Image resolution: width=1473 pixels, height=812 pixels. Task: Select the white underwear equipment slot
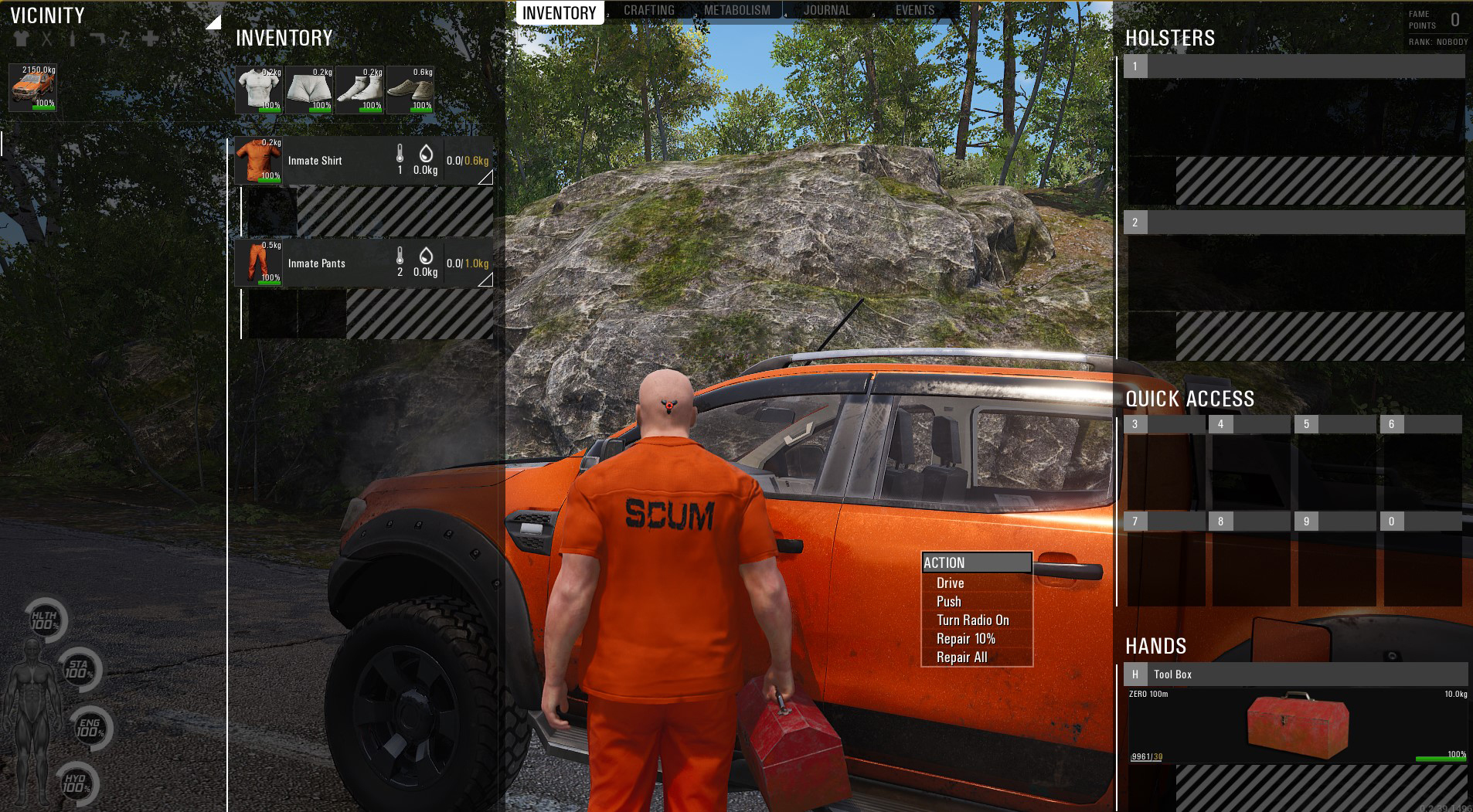pyautogui.click(x=309, y=90)
